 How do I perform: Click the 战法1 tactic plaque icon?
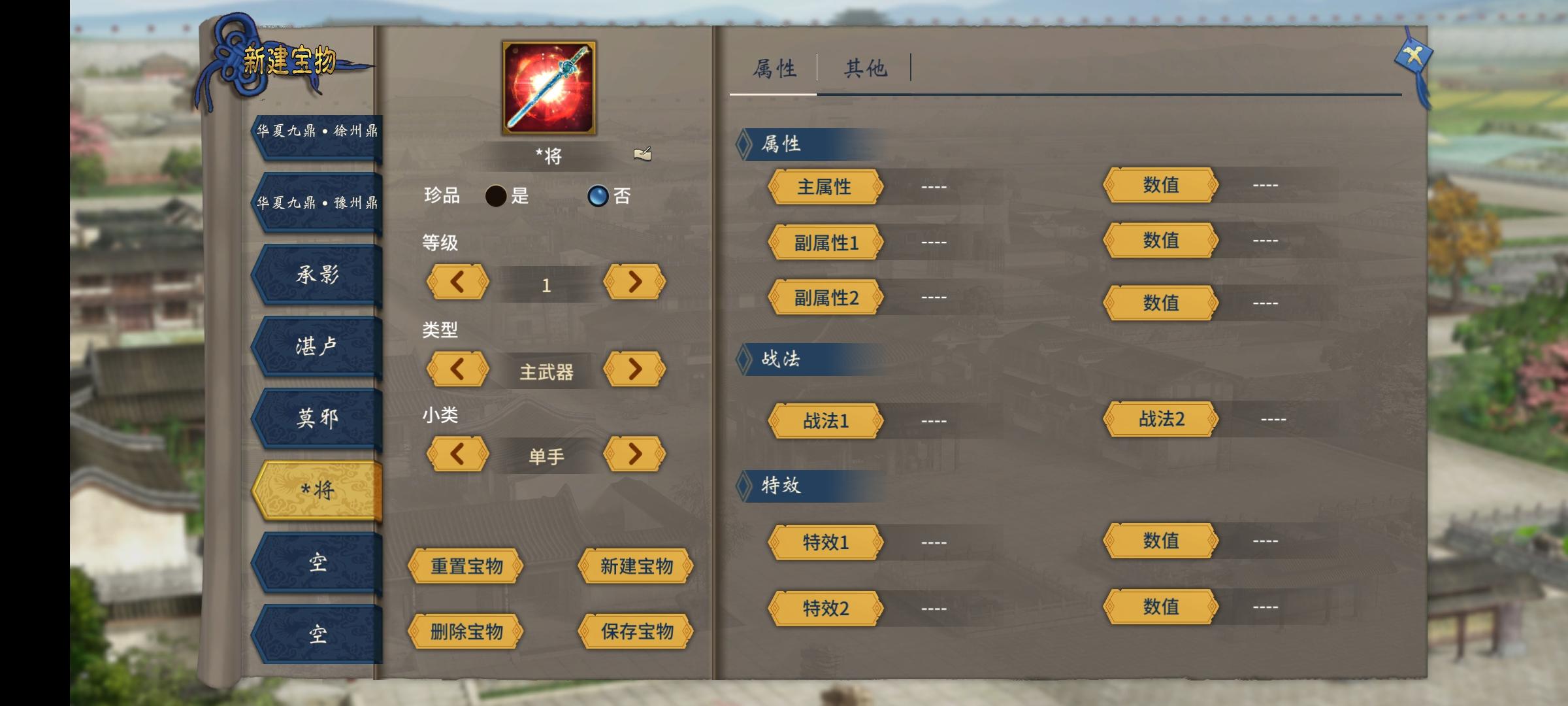(825, 422)
